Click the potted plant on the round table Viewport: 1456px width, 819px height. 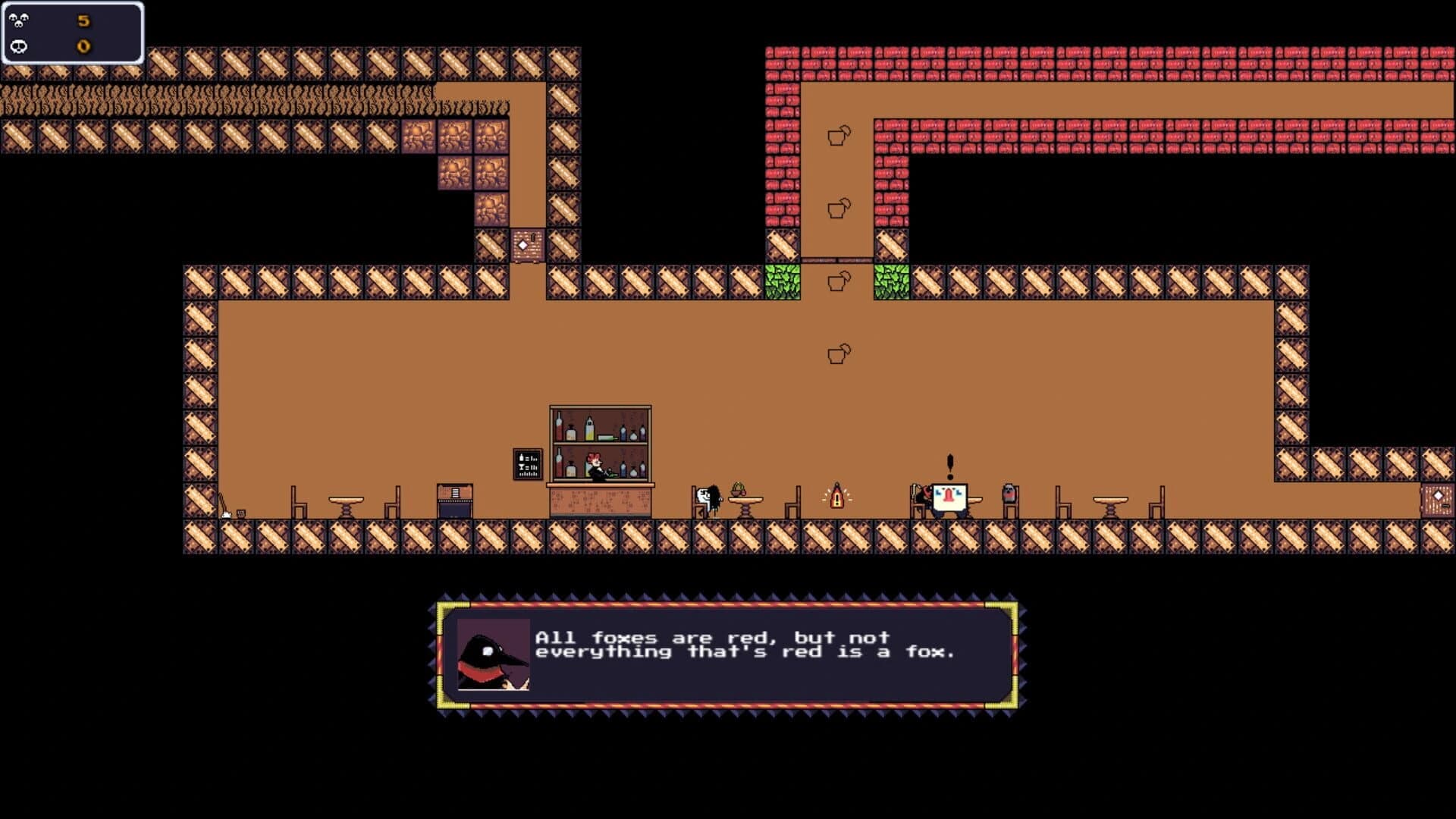click(738, 489)
